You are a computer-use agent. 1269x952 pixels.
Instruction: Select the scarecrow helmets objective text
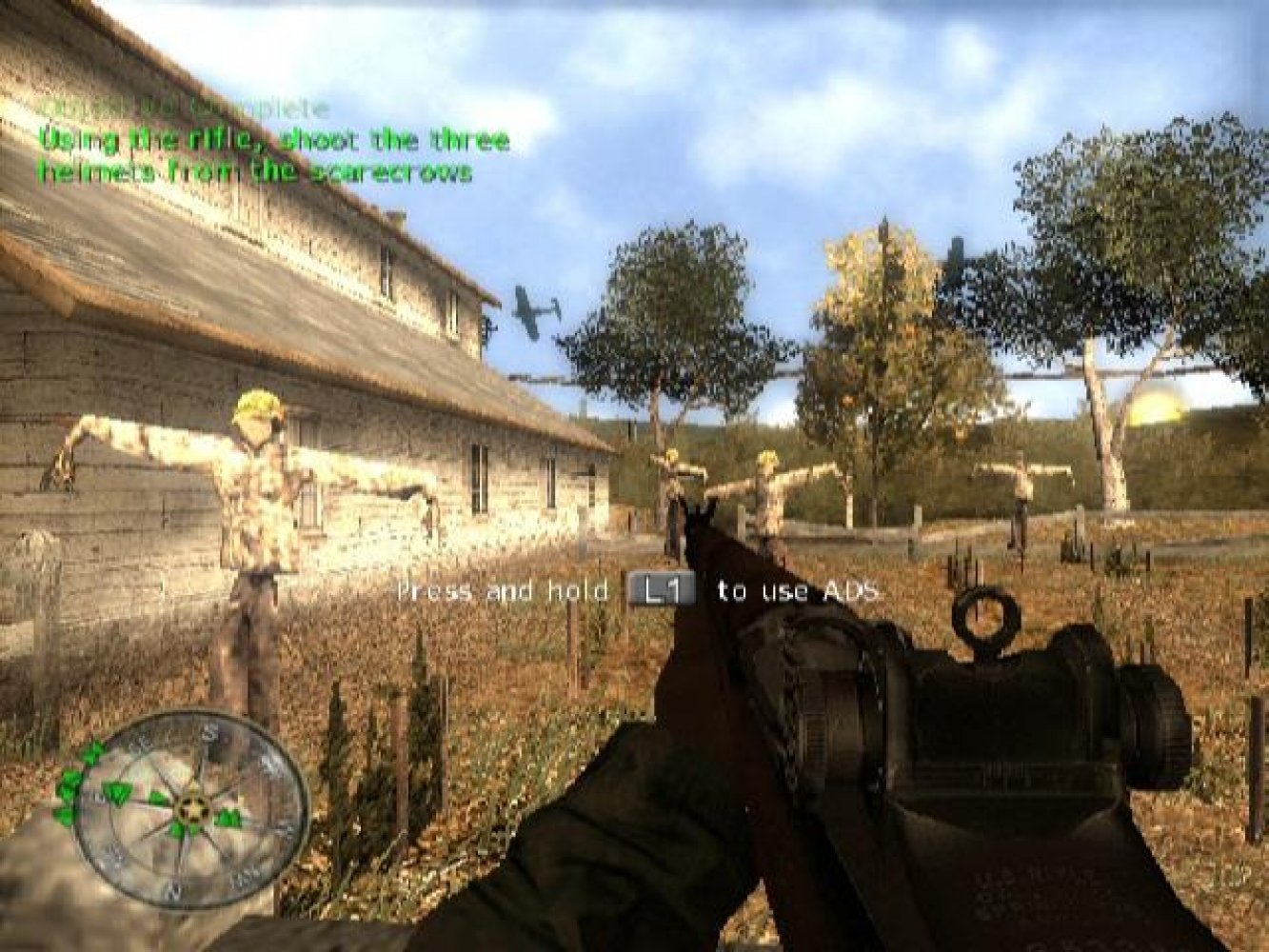273,156
